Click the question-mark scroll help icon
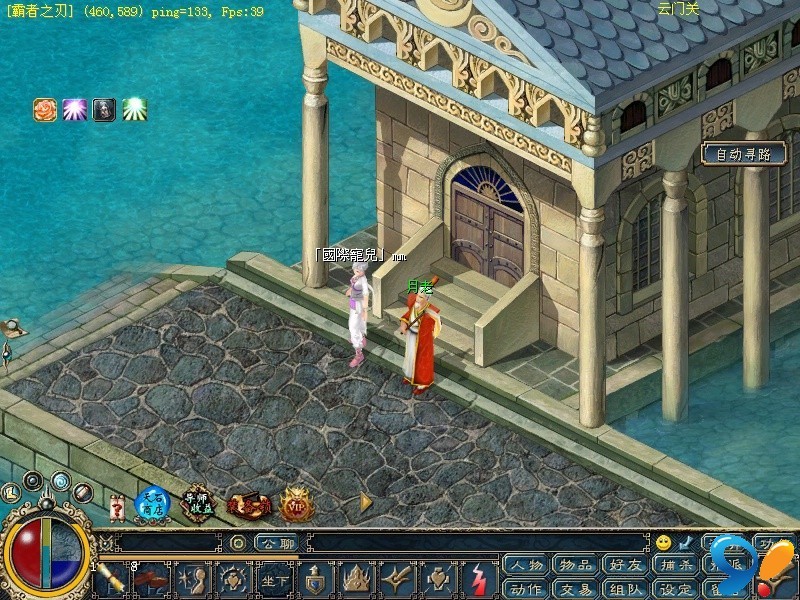Viewport: 800px width, 600px height. [117, 507]
